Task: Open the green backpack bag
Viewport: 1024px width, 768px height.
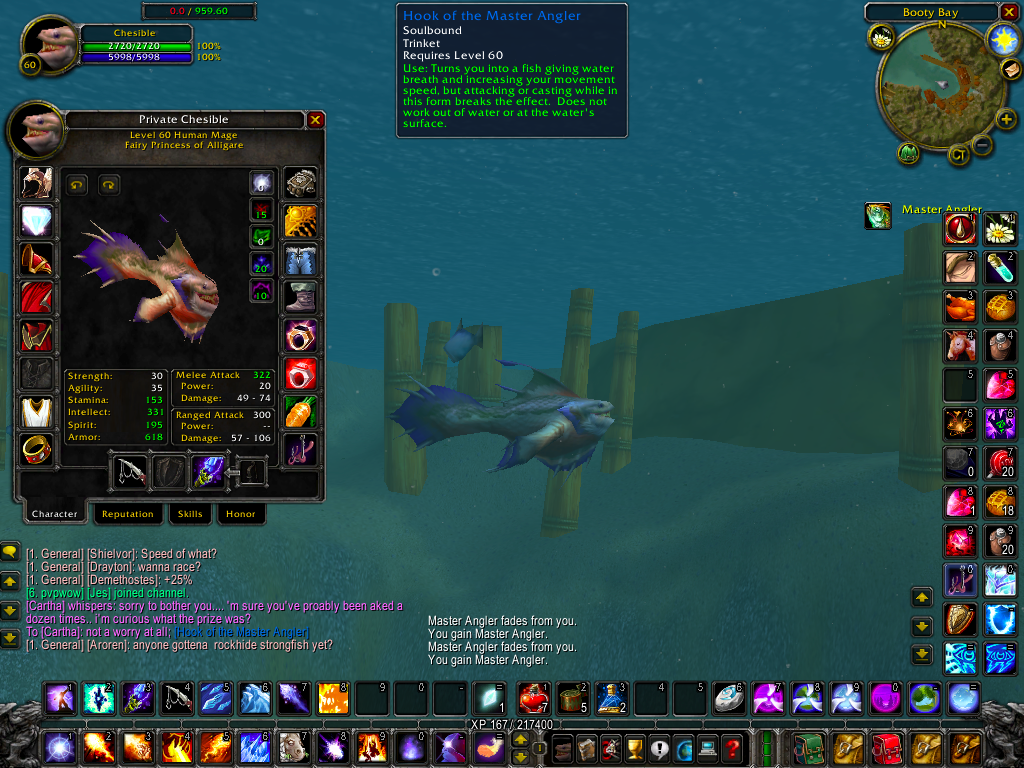Action: (x=806, y=747)
